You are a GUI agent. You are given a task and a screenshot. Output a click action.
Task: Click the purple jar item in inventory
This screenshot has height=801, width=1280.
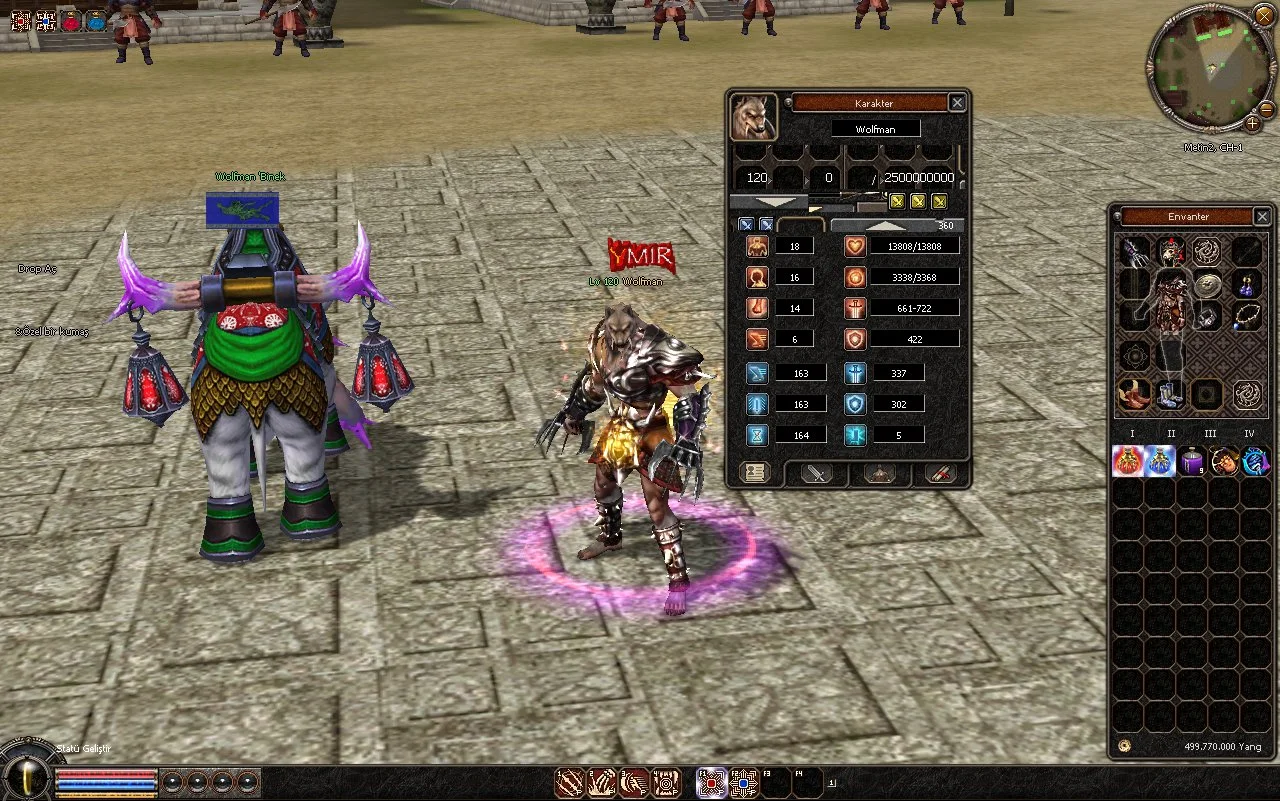[1192, 461]
